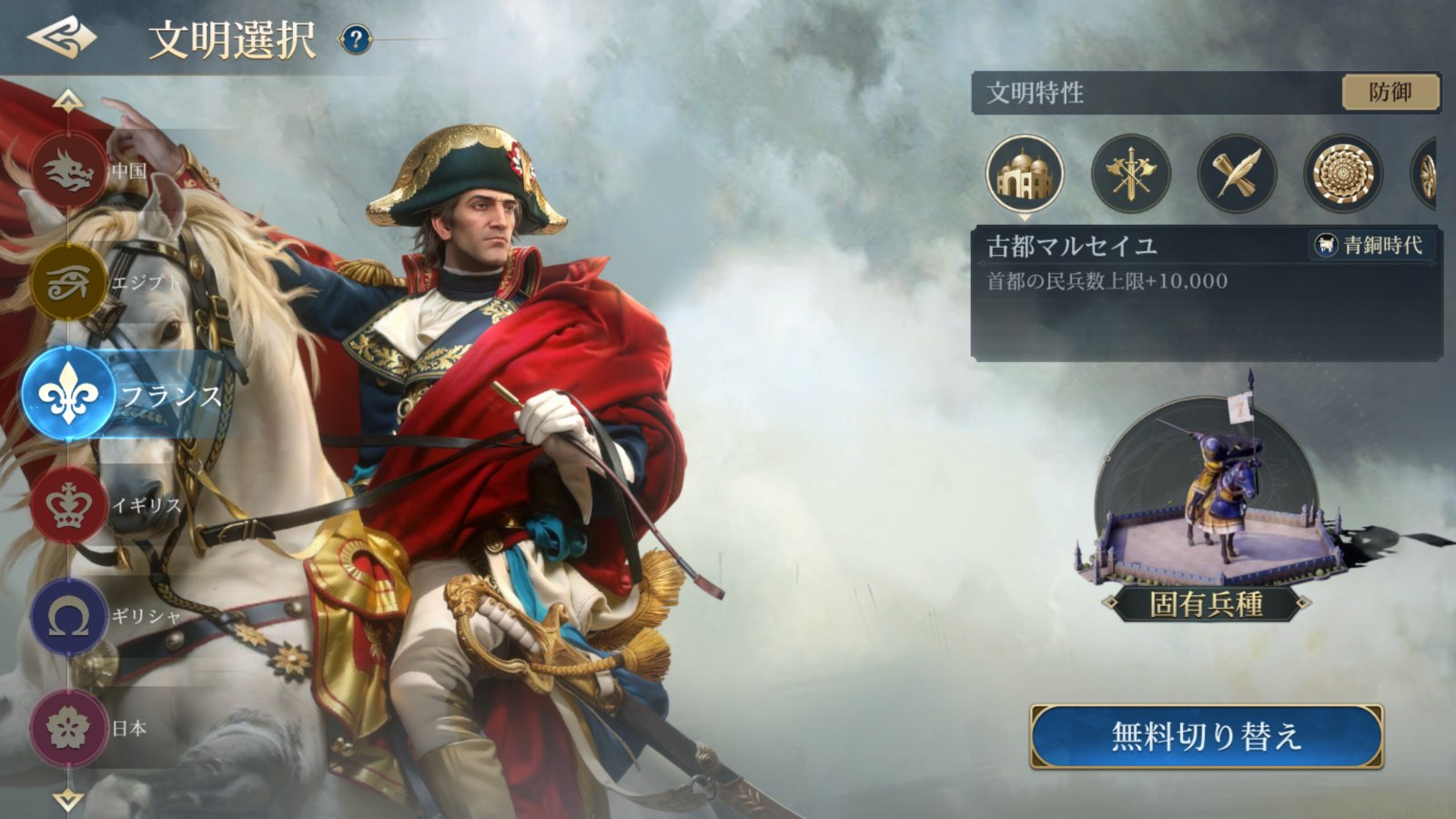The height and width of the screenshot is (819, 1456).
Task: View the 固有兵種 unique unit
Action: pyautogui.click(x=1207, y=510)
